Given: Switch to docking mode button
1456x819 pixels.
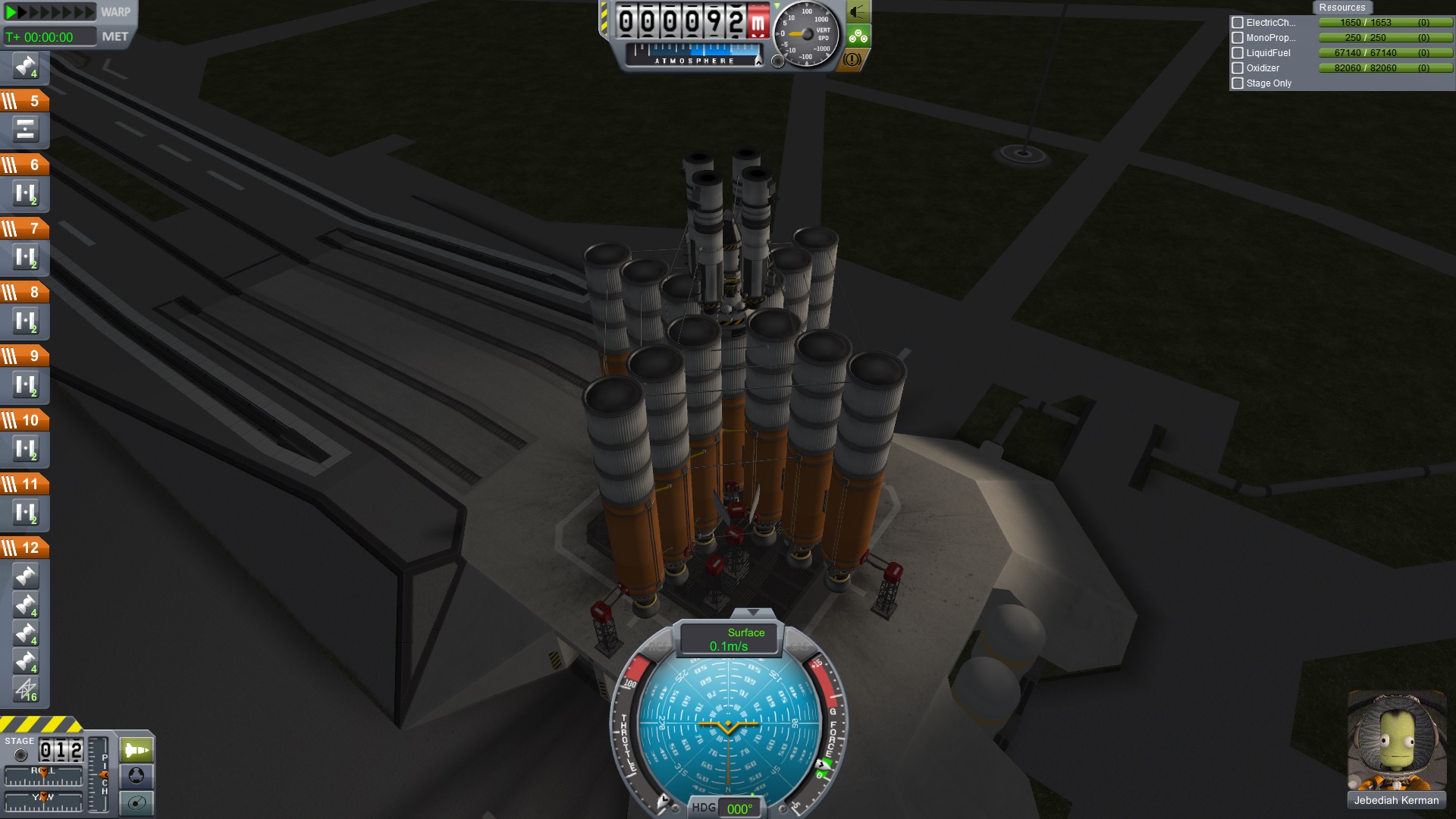Looking at the screenshot, I should click(136, 776).
